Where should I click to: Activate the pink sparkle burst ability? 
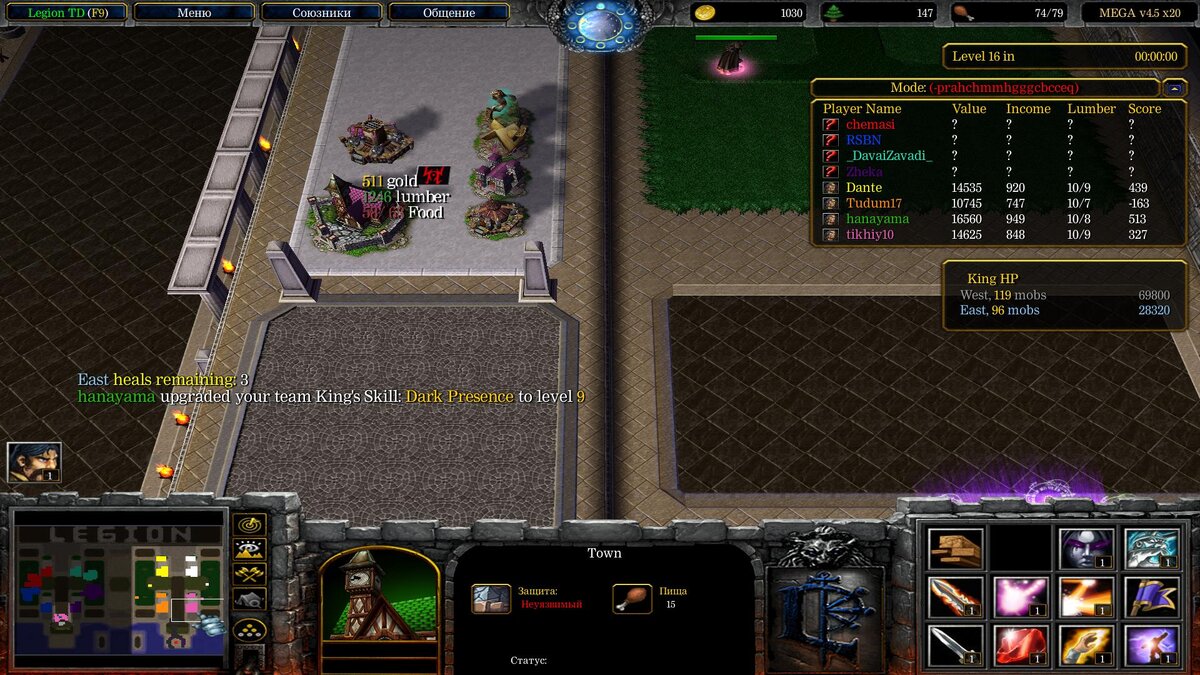point(1021,597)
